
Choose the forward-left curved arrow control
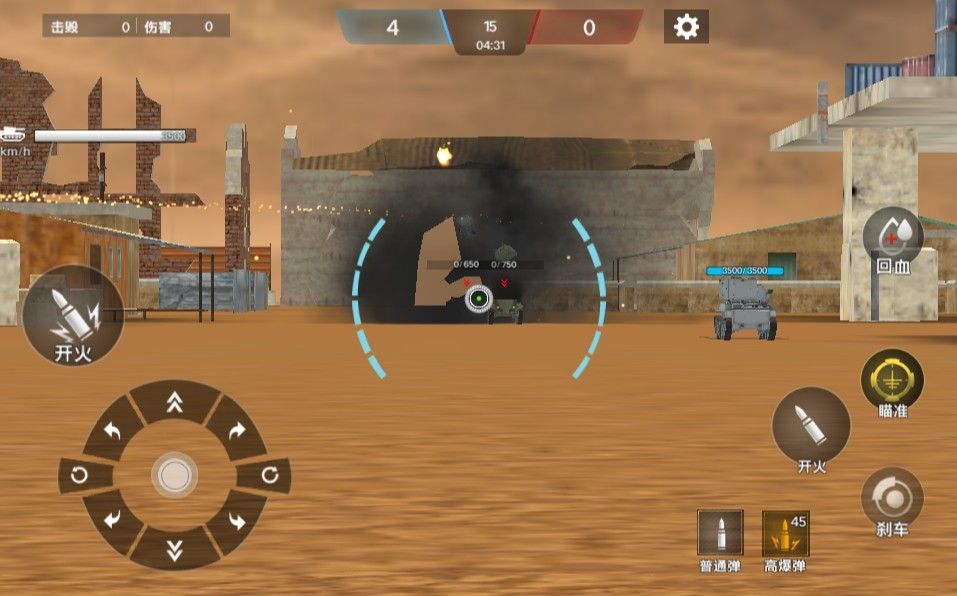pos(113,431)
